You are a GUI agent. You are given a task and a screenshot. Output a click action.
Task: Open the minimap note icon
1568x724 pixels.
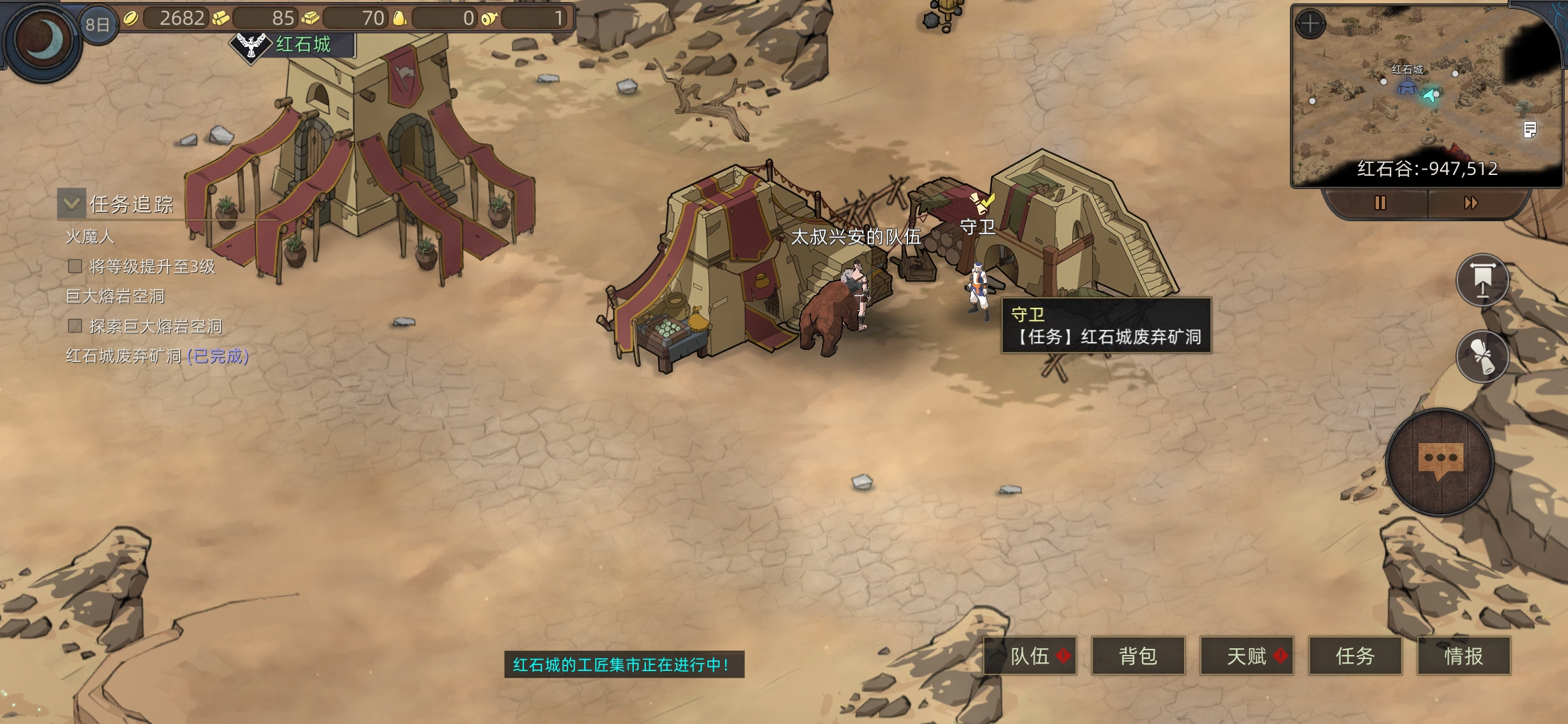click(x=1530, y=129)
